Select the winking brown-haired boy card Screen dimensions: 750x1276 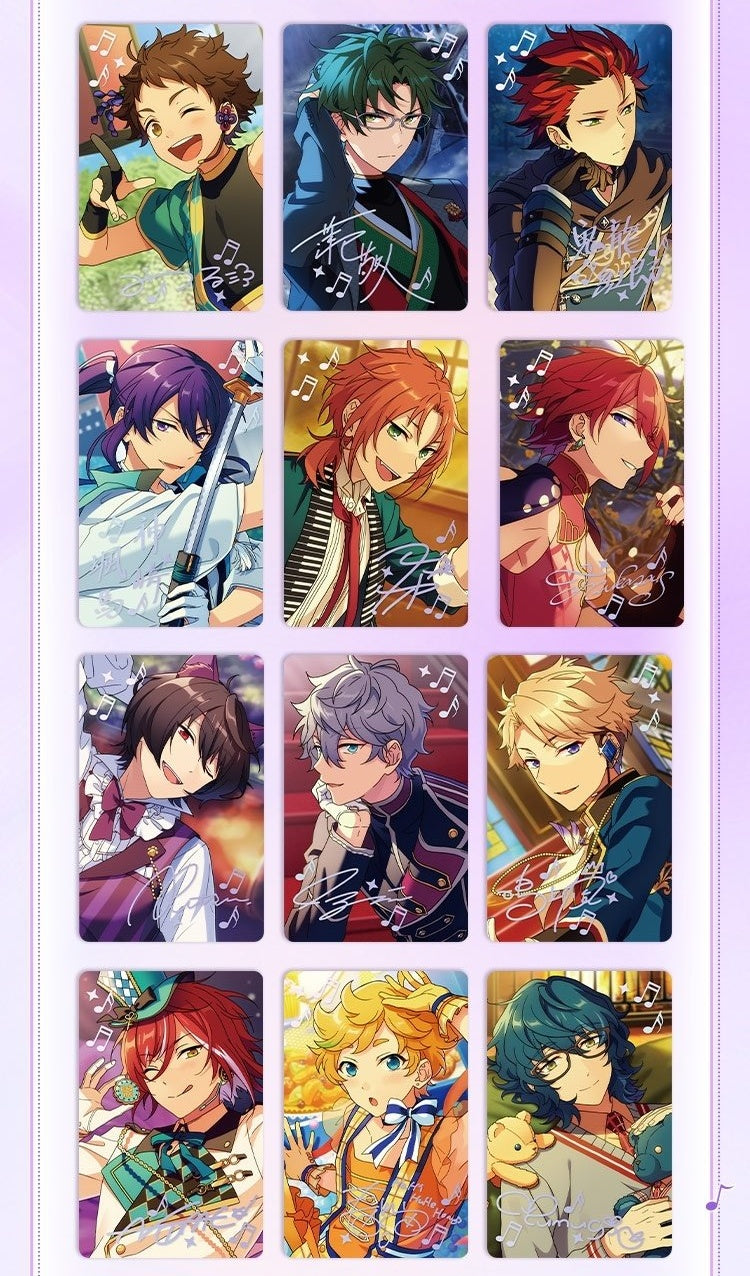pos(171,167)
